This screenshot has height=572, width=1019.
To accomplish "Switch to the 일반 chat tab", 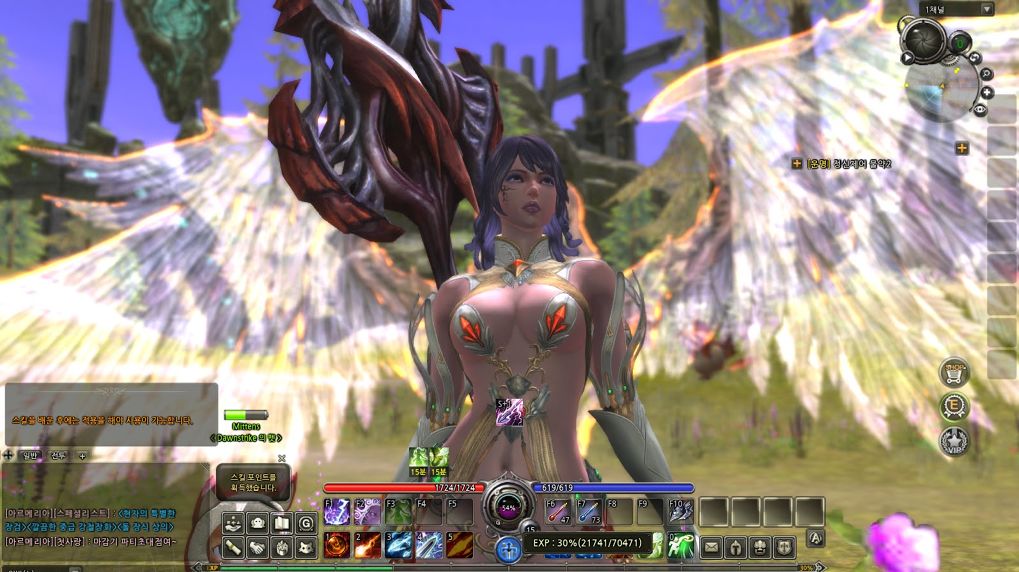I will pos(30,455).
